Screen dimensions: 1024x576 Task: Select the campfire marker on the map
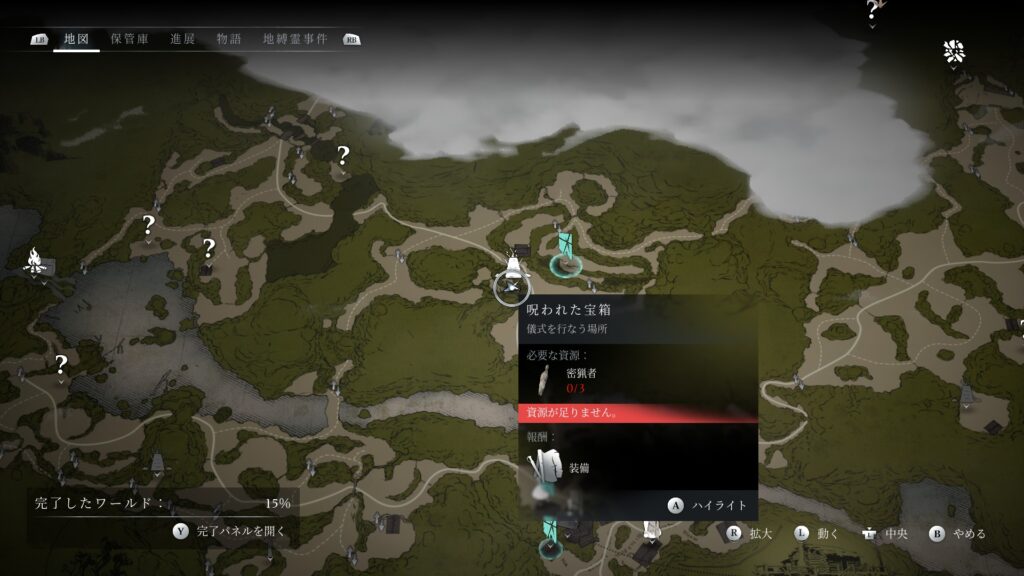pyautogui.click(x=36, y=264)
